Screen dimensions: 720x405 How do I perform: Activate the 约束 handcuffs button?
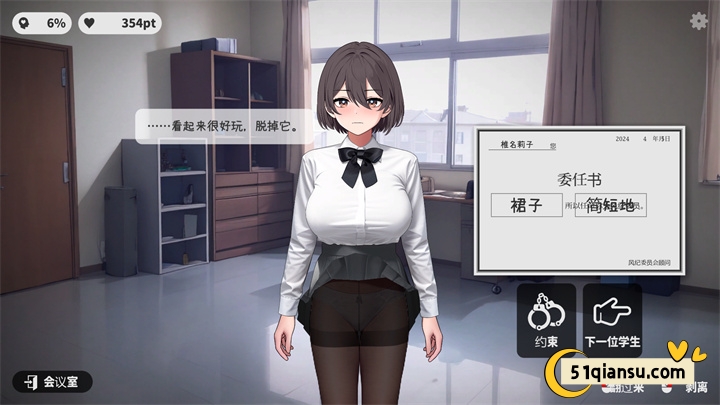tap(546, 319)
